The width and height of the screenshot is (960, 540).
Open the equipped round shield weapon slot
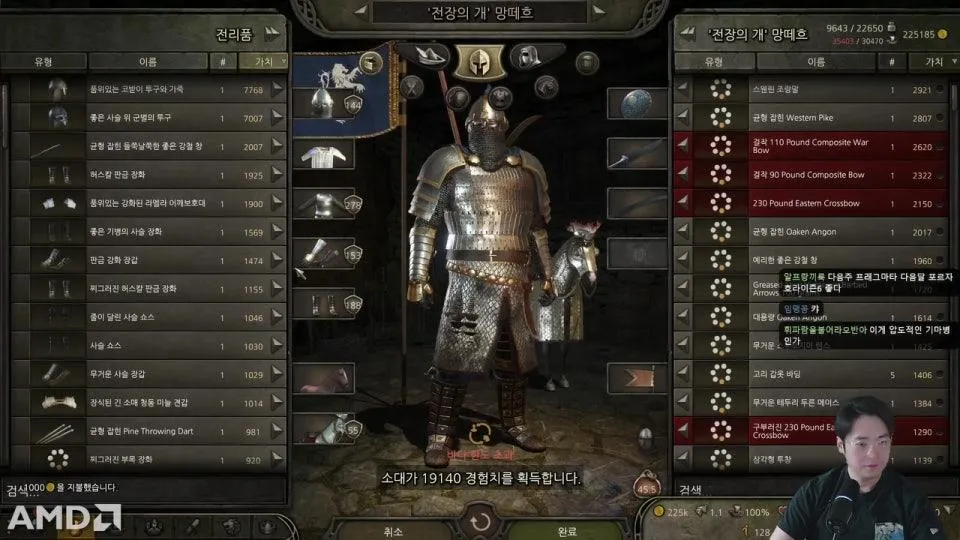(636, 104)
